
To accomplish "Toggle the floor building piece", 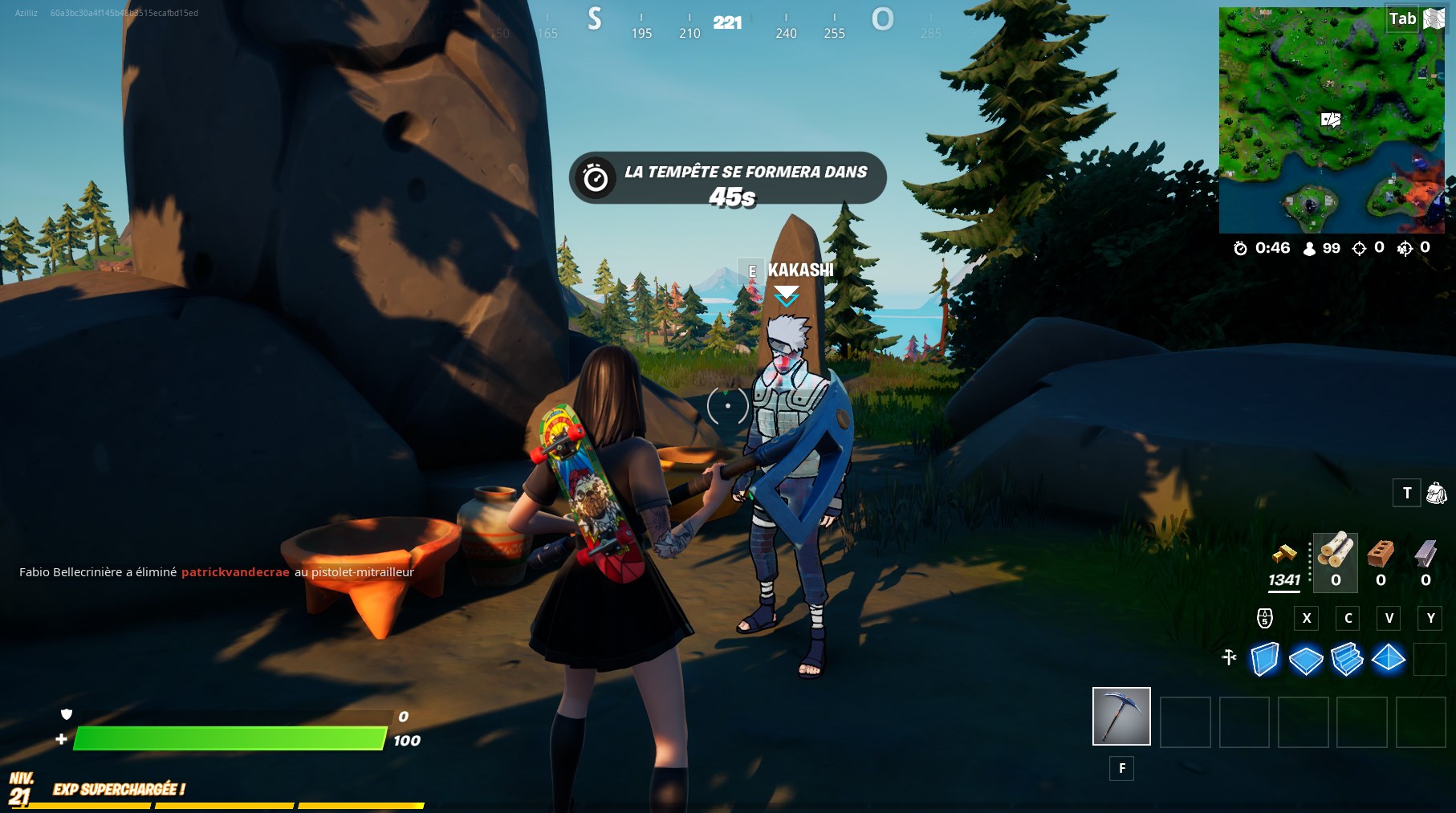I will point(1308,658).
